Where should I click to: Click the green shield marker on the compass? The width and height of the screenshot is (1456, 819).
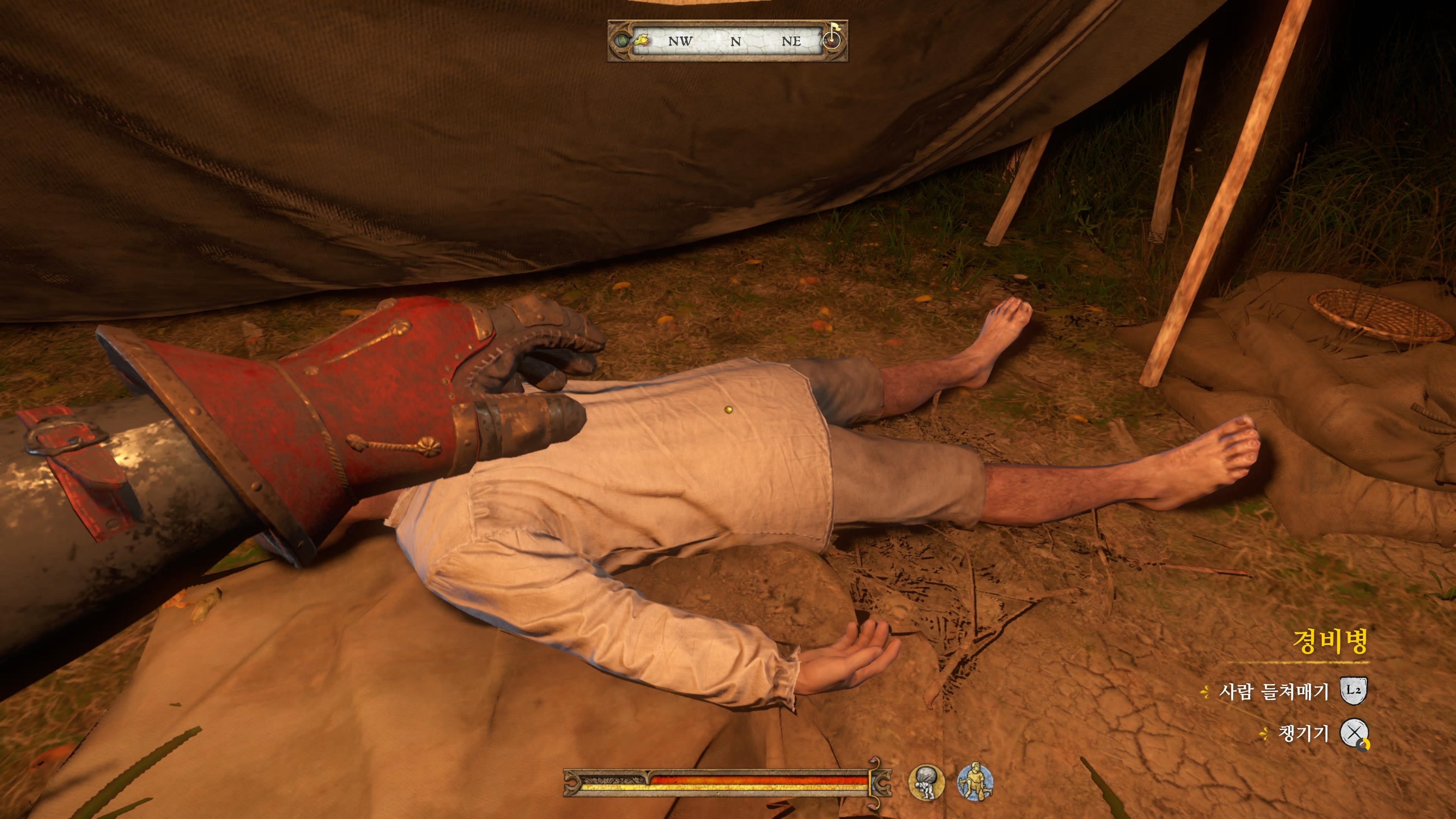622,41
